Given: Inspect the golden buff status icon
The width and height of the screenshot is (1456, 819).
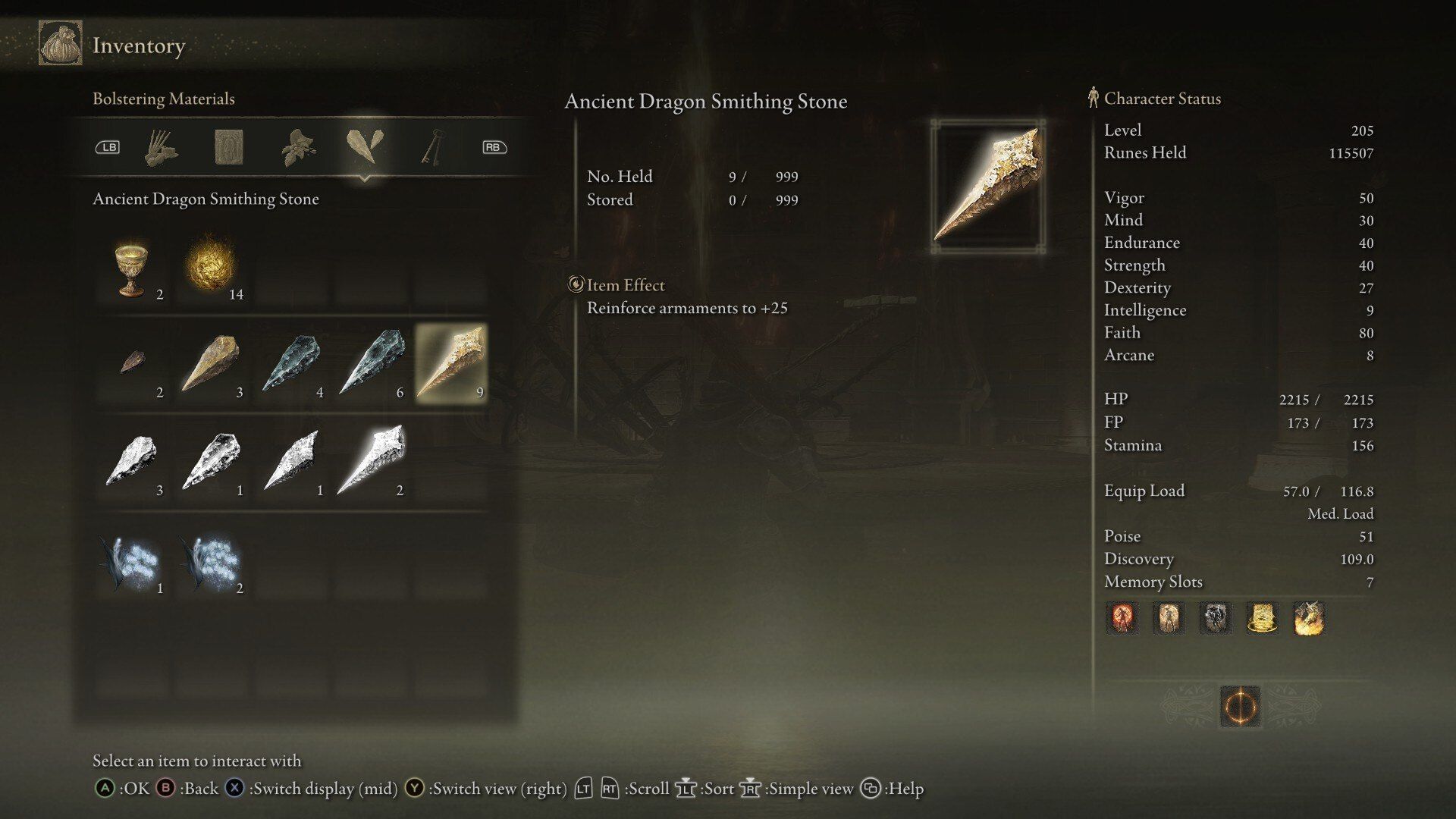Looking at the screenshot, I should [1262, 619].
